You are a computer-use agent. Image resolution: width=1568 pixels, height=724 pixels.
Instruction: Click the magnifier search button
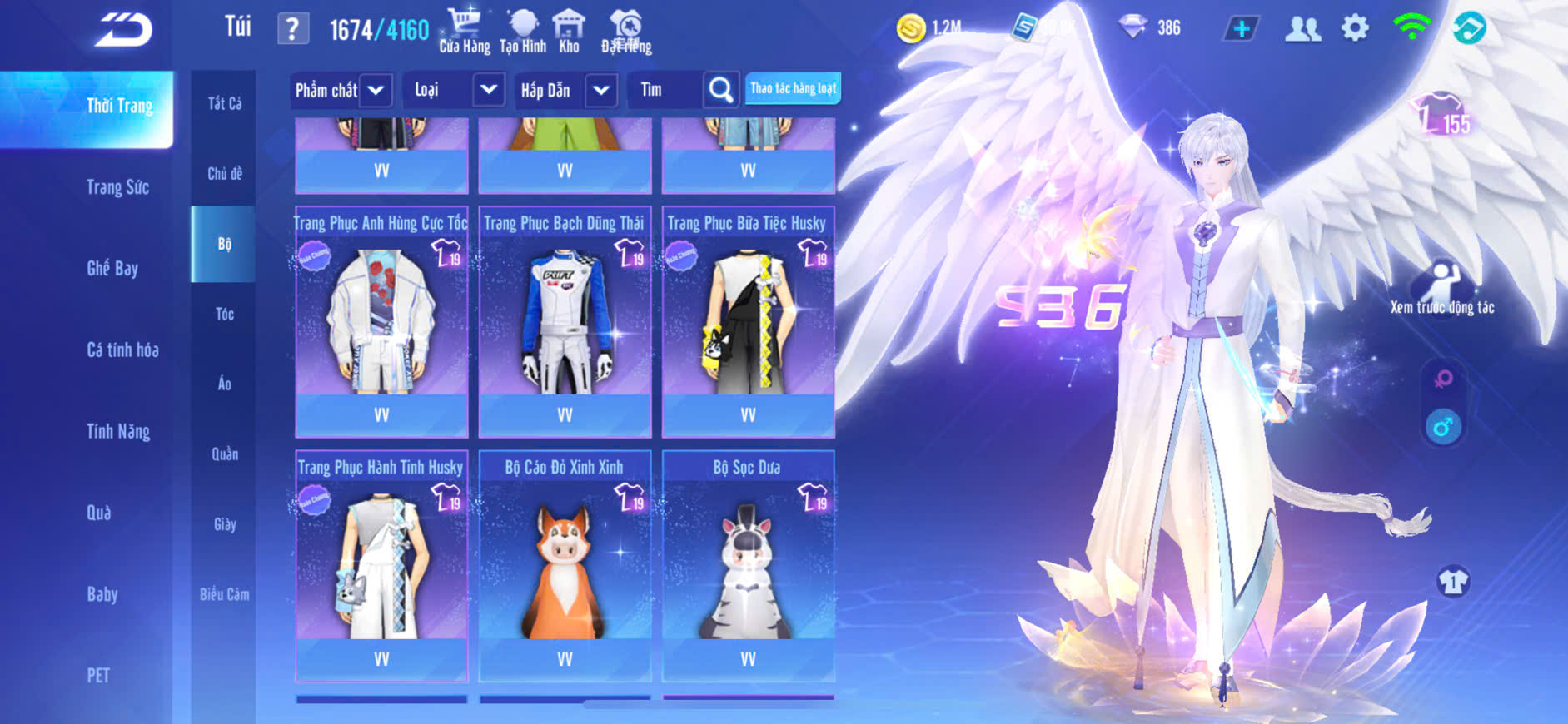720,90
